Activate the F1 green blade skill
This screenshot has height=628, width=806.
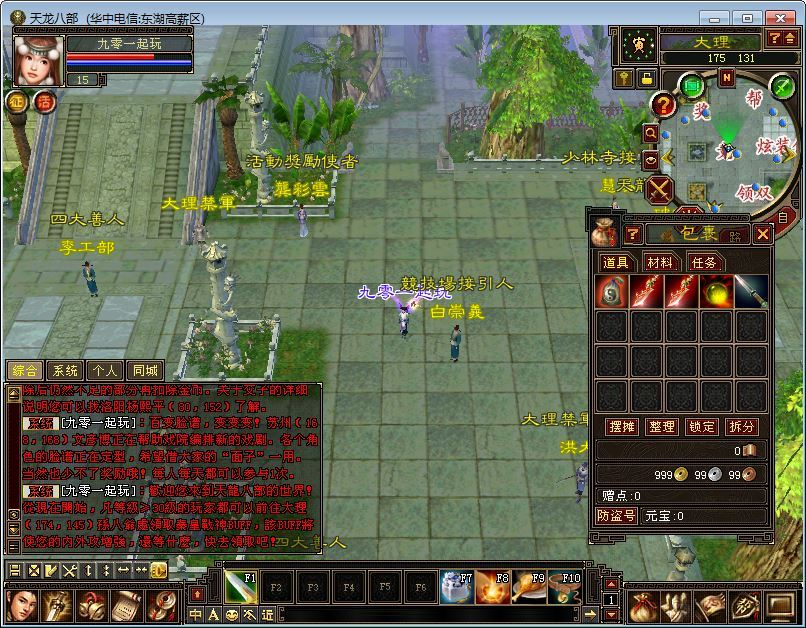click(x=240, y=587)
